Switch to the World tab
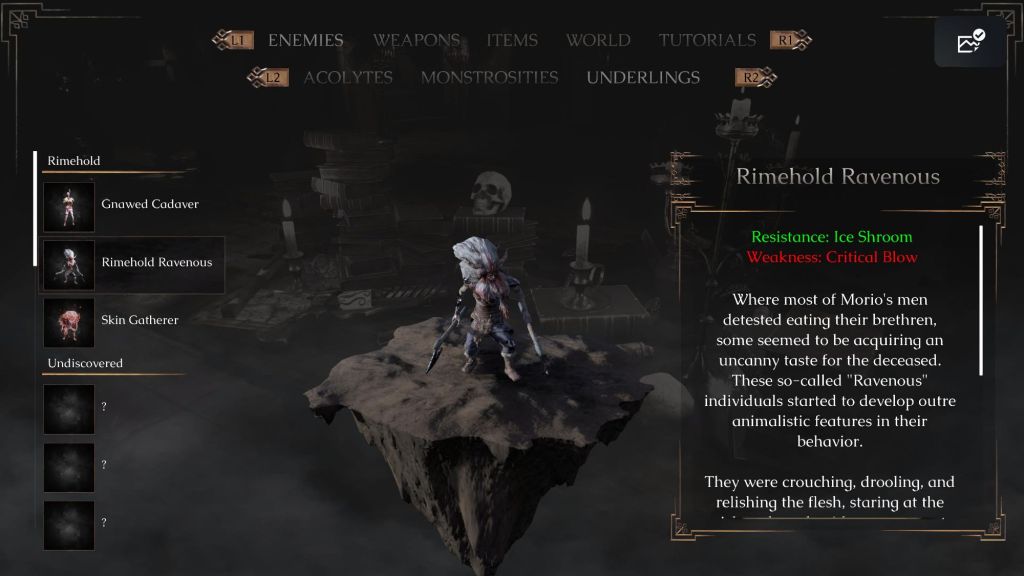 598,41
